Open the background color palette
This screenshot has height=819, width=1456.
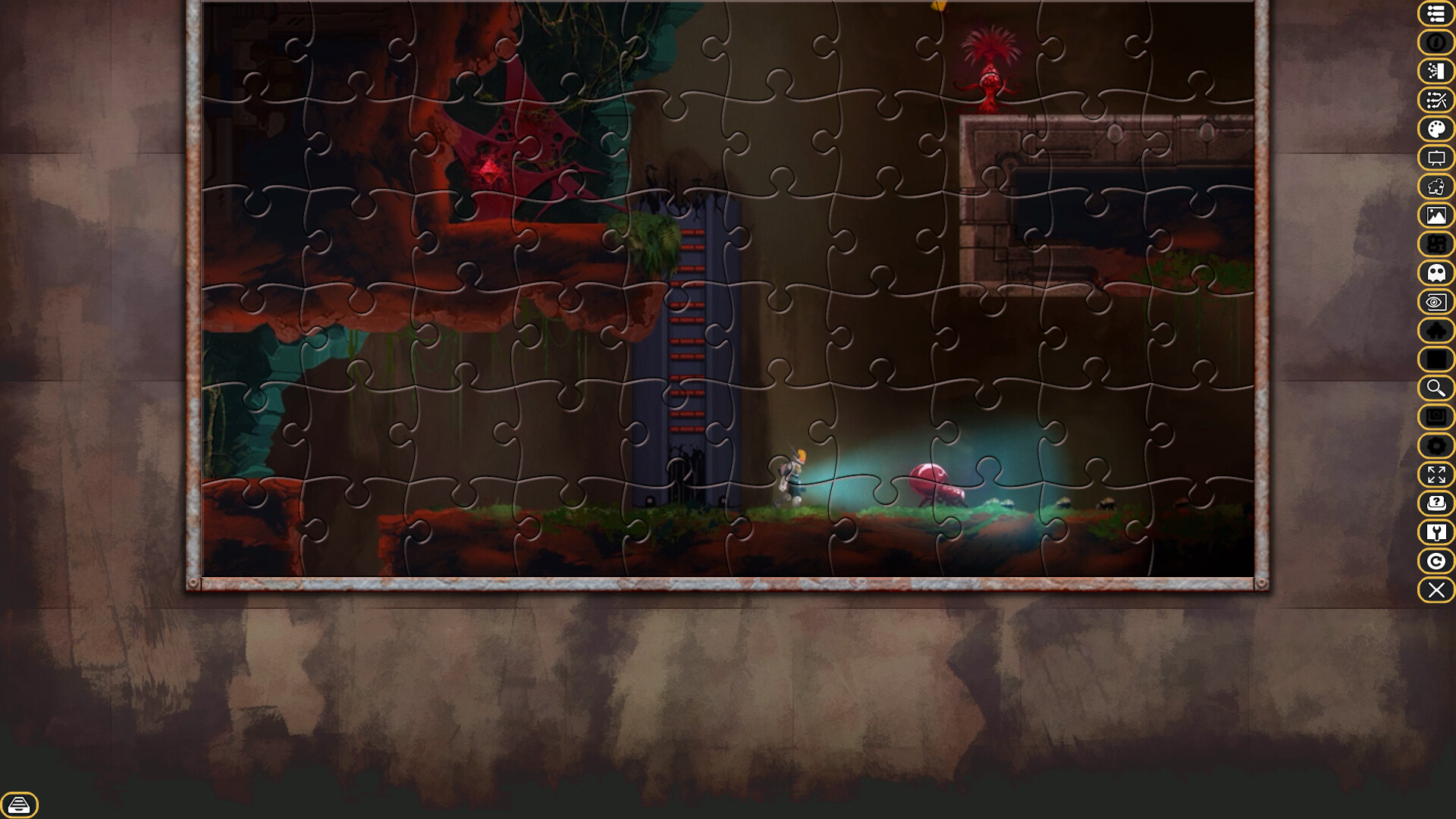click(1436, 129)
